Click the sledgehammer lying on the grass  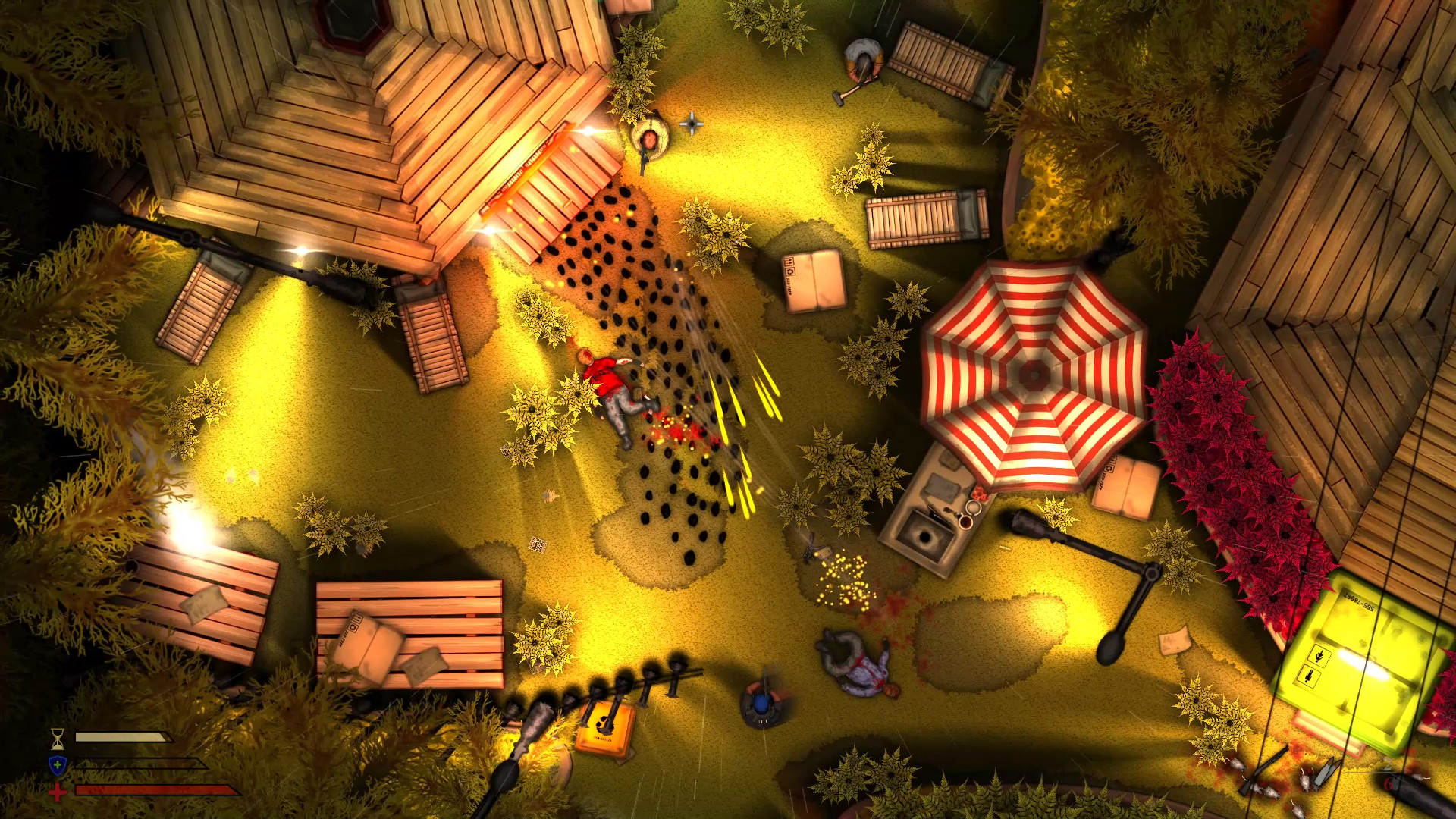coord(842,97)
